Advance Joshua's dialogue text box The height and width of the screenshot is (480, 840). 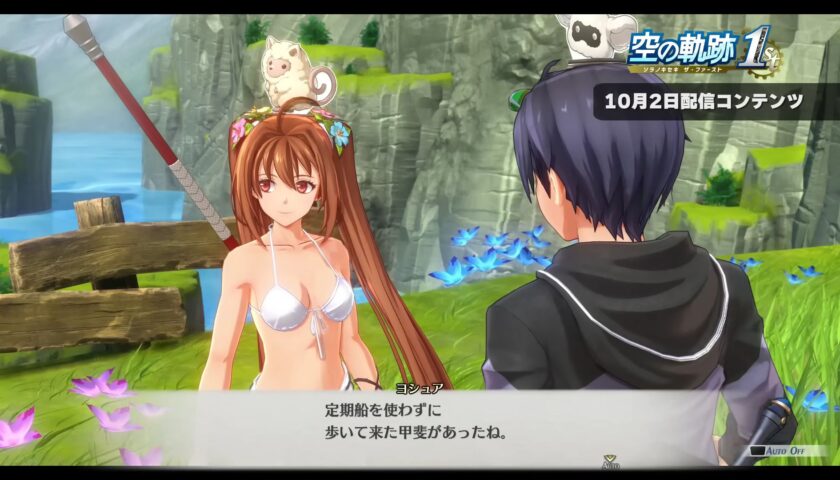(x=420, y=422)
